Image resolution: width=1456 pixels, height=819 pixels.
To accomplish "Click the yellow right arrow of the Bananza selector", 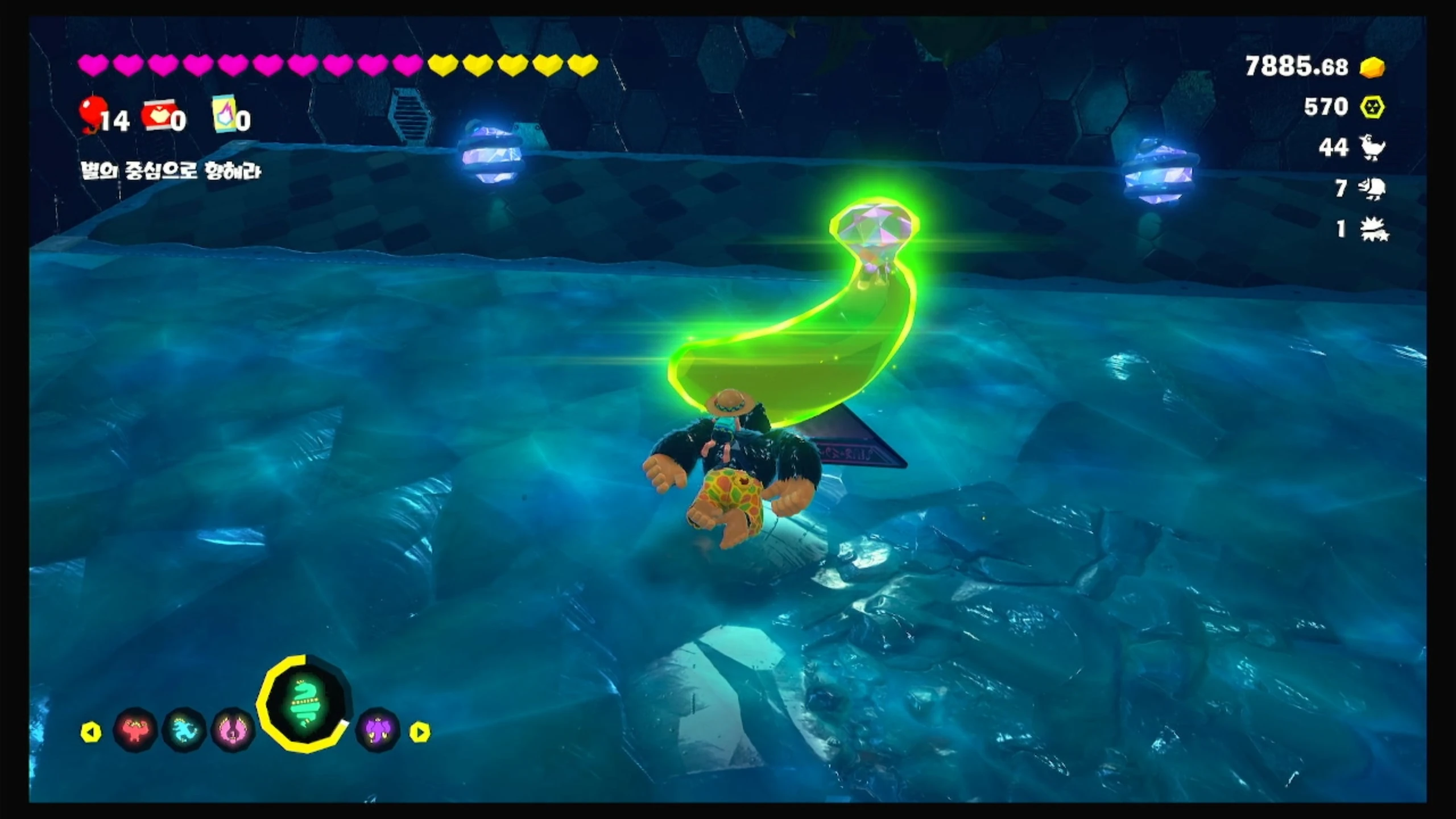I will tap(420, 732).
